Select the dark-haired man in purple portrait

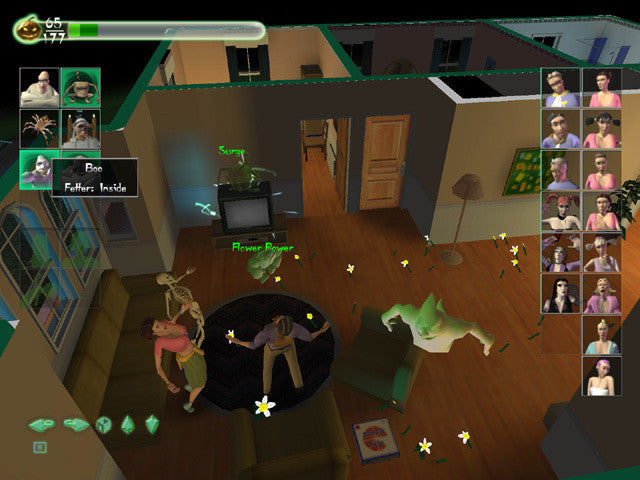[560, 129]
